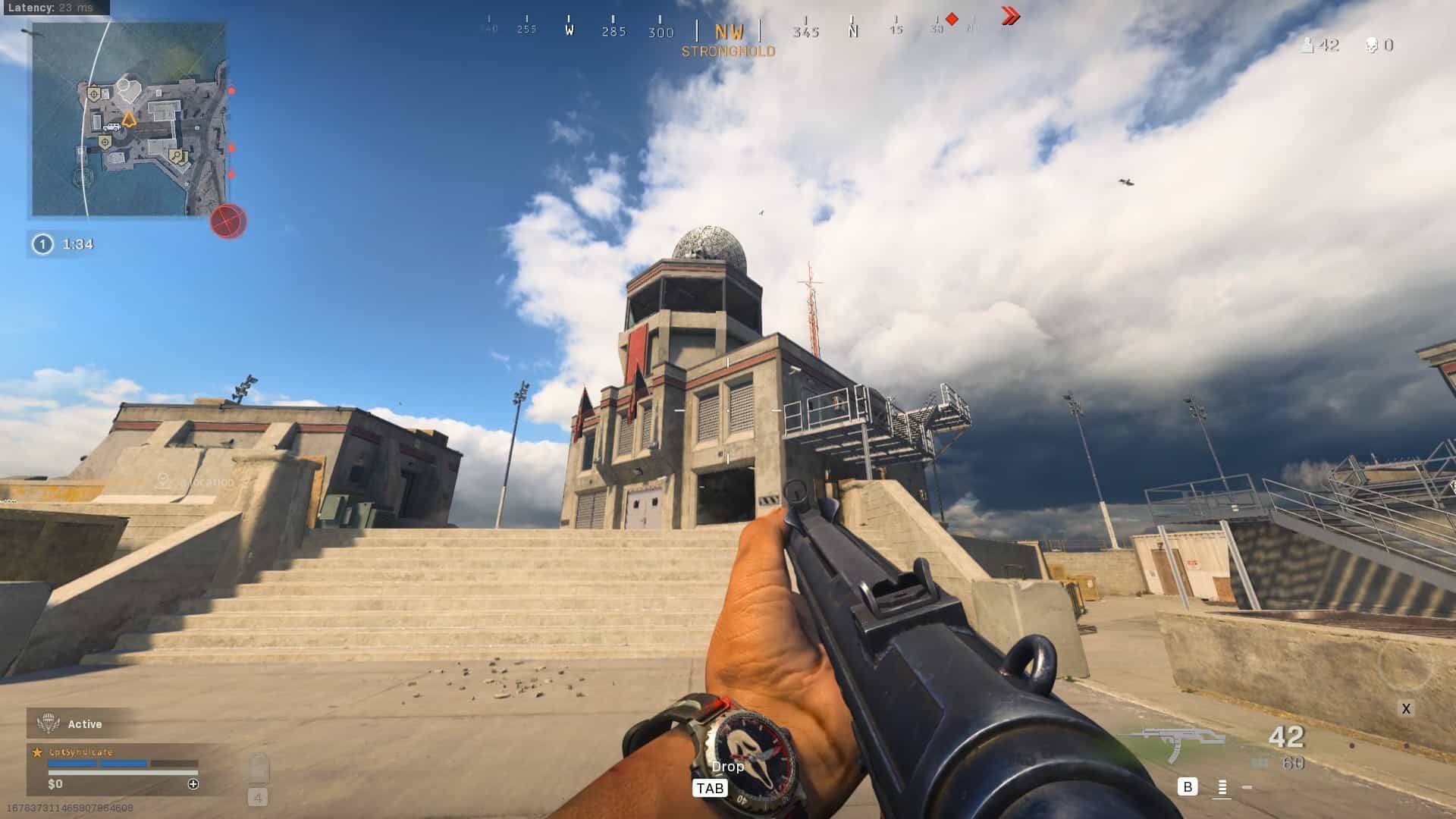
Task: Open the minimap of the Stronghold area
Action: click(129, 119)
